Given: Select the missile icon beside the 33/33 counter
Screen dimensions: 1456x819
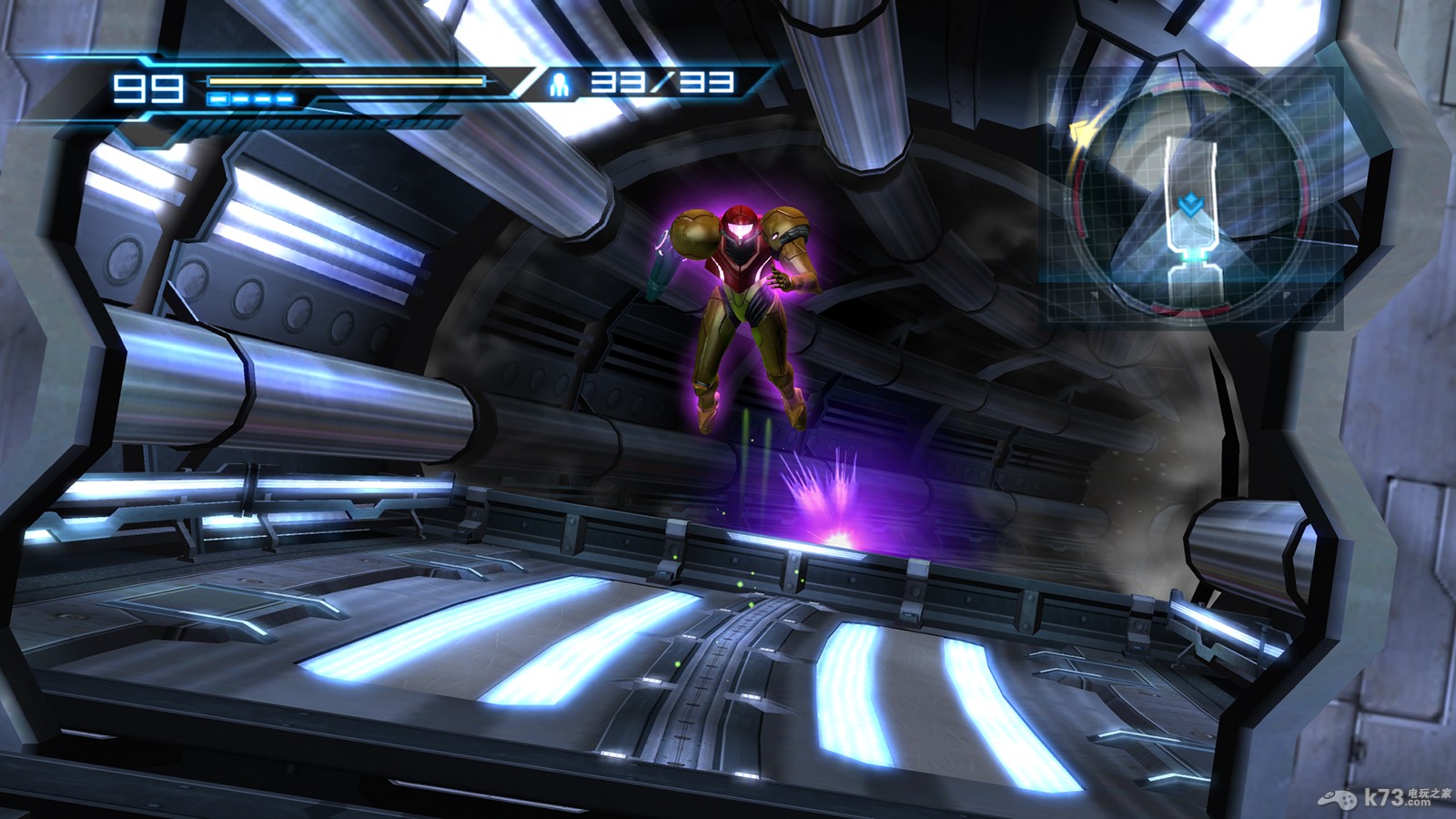Looking at the screenshot, I should (x=557, y=85).
